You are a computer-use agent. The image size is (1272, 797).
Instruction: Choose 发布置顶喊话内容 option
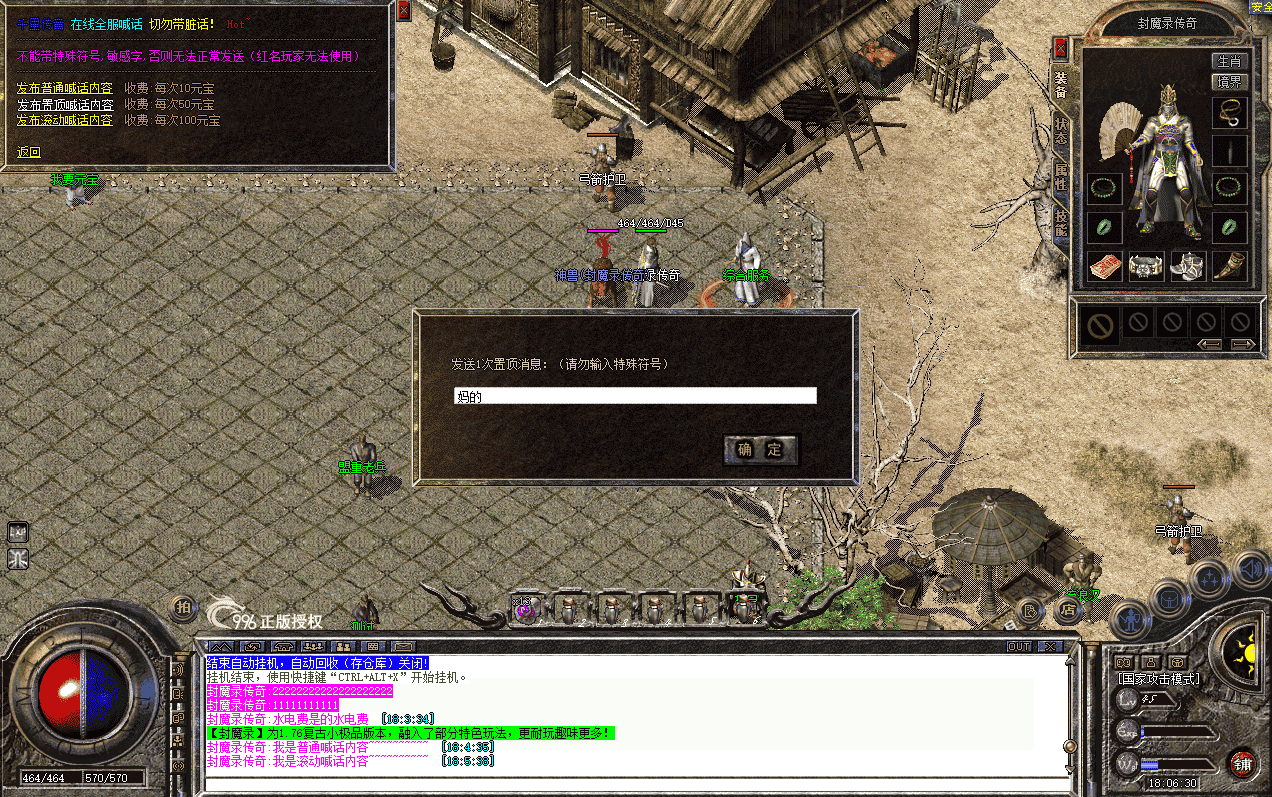(x=65, y=105)
